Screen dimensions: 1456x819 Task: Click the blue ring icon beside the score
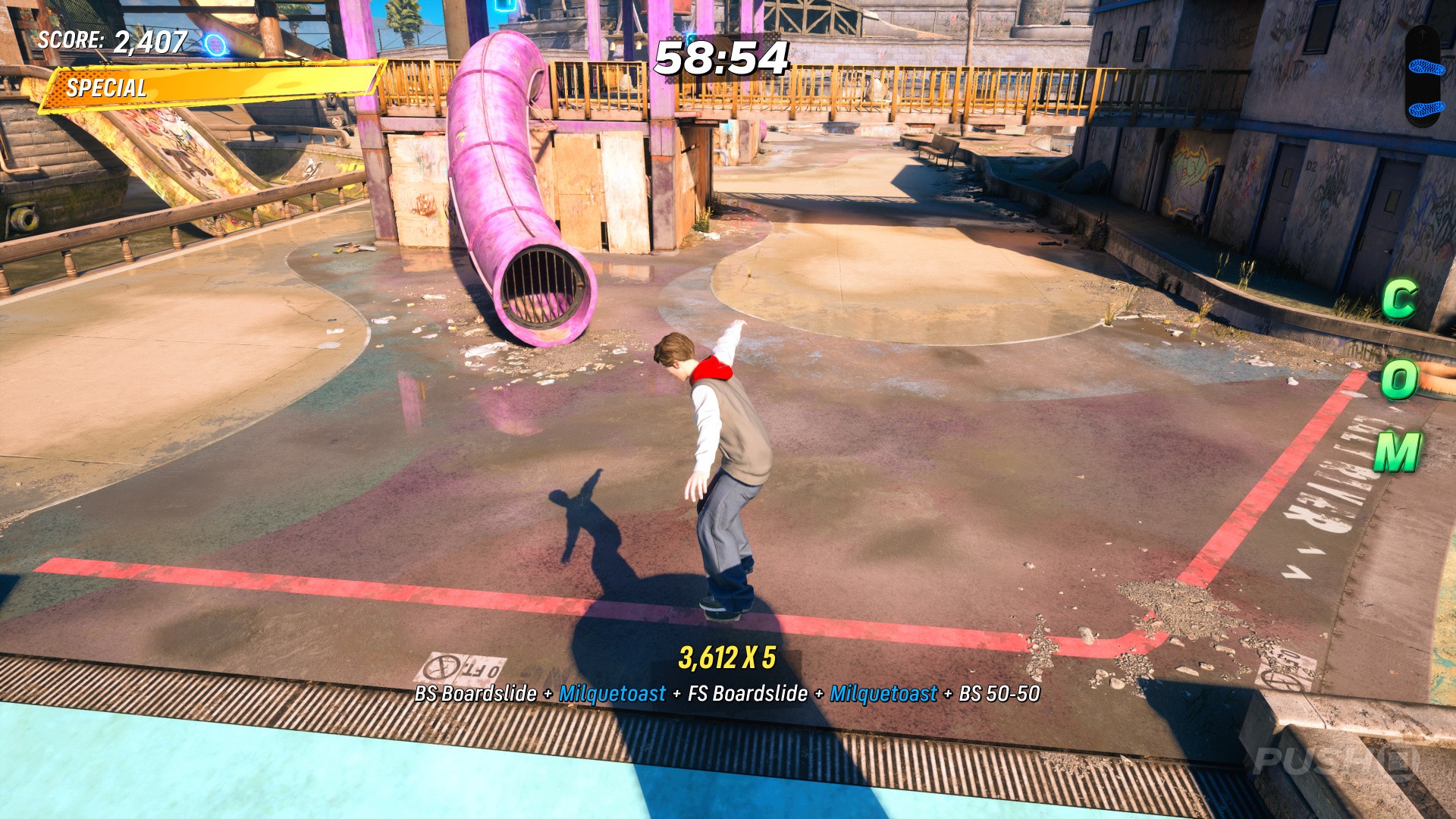coord(216,45)
